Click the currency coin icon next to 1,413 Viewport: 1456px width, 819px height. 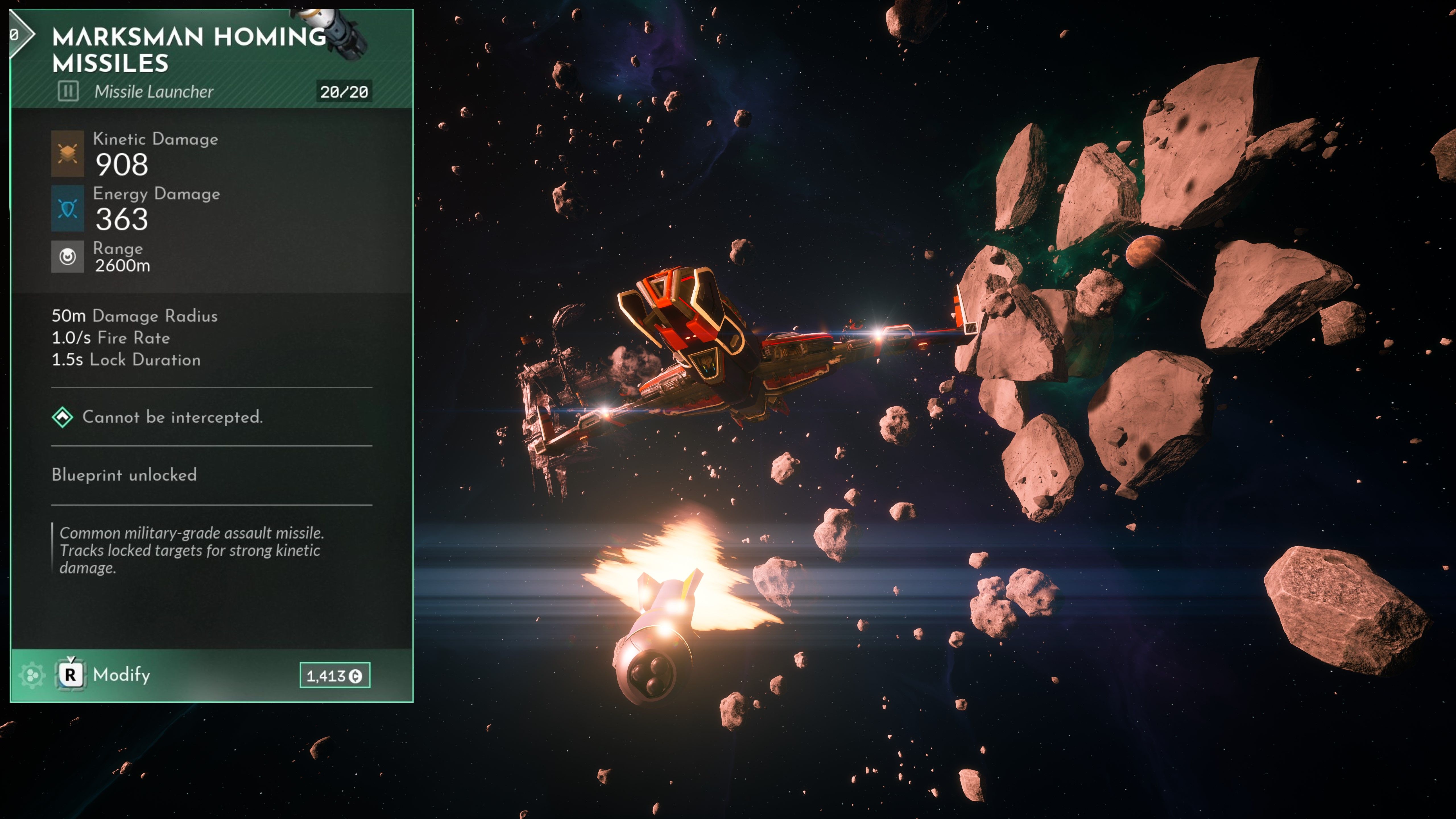[x=355, y=675]
